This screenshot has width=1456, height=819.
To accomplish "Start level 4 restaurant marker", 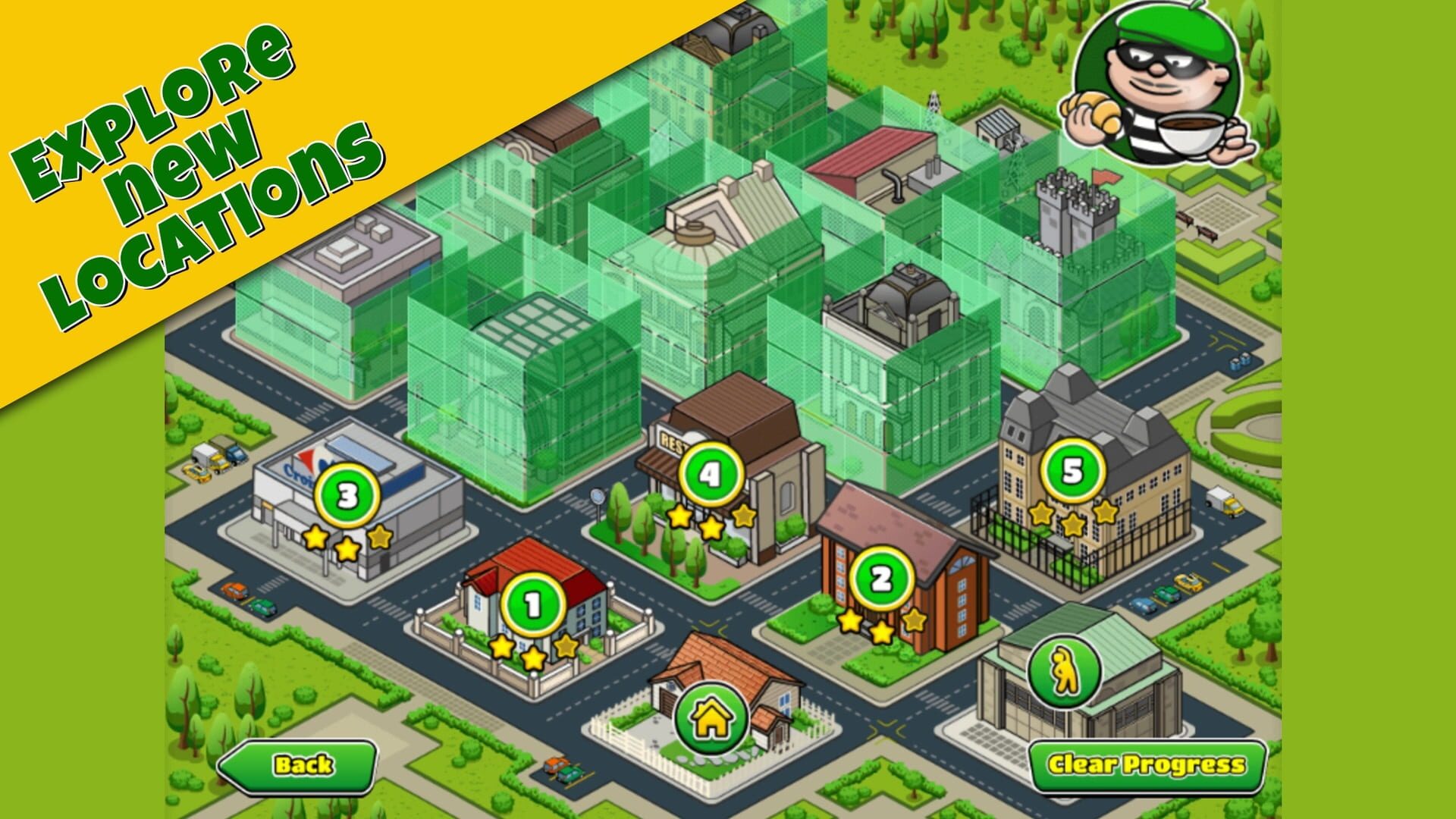I will tap(710, 475).
